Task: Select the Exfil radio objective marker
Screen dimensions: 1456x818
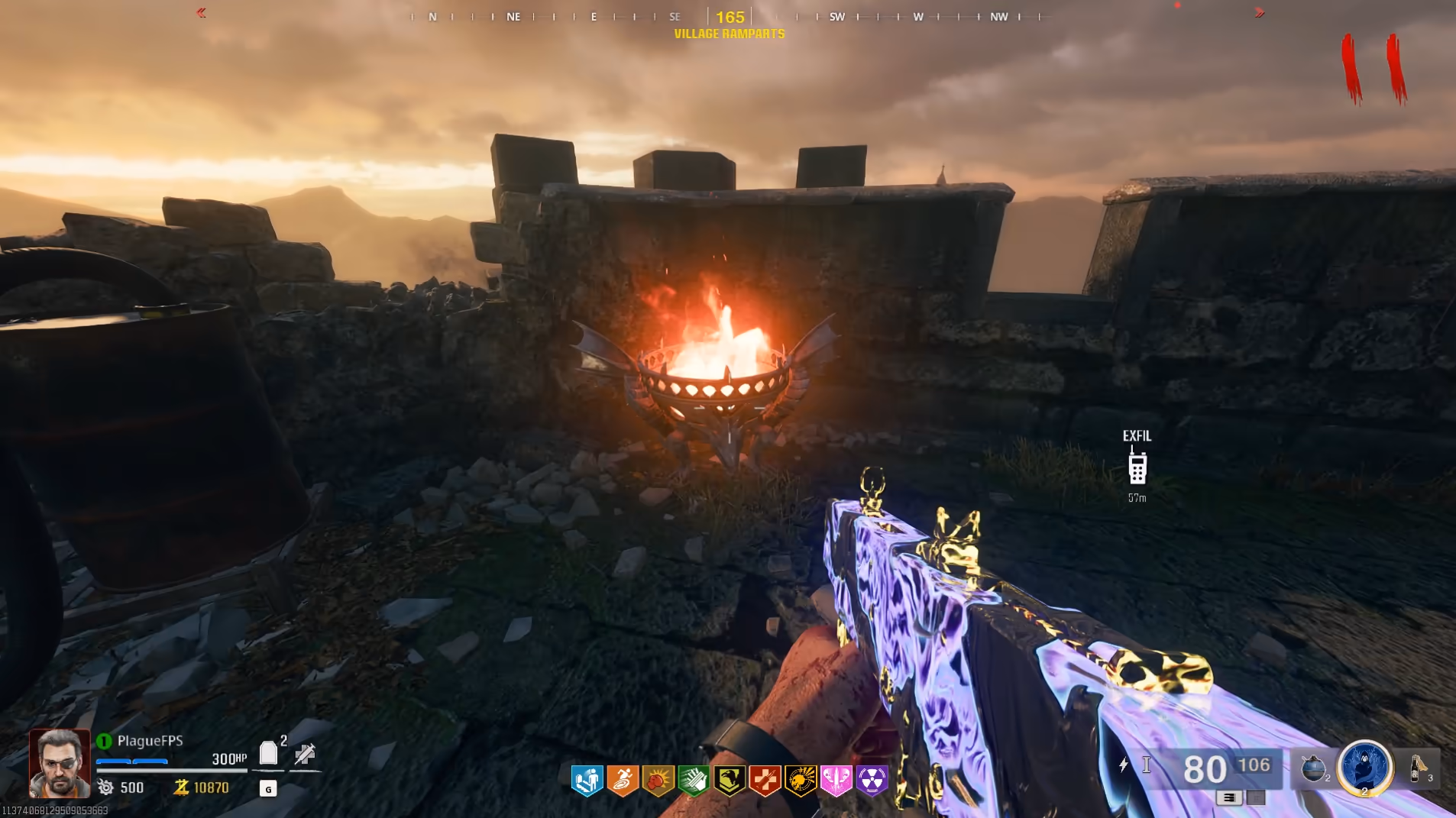Action: pyautogui.click(x=1137, y=466)
